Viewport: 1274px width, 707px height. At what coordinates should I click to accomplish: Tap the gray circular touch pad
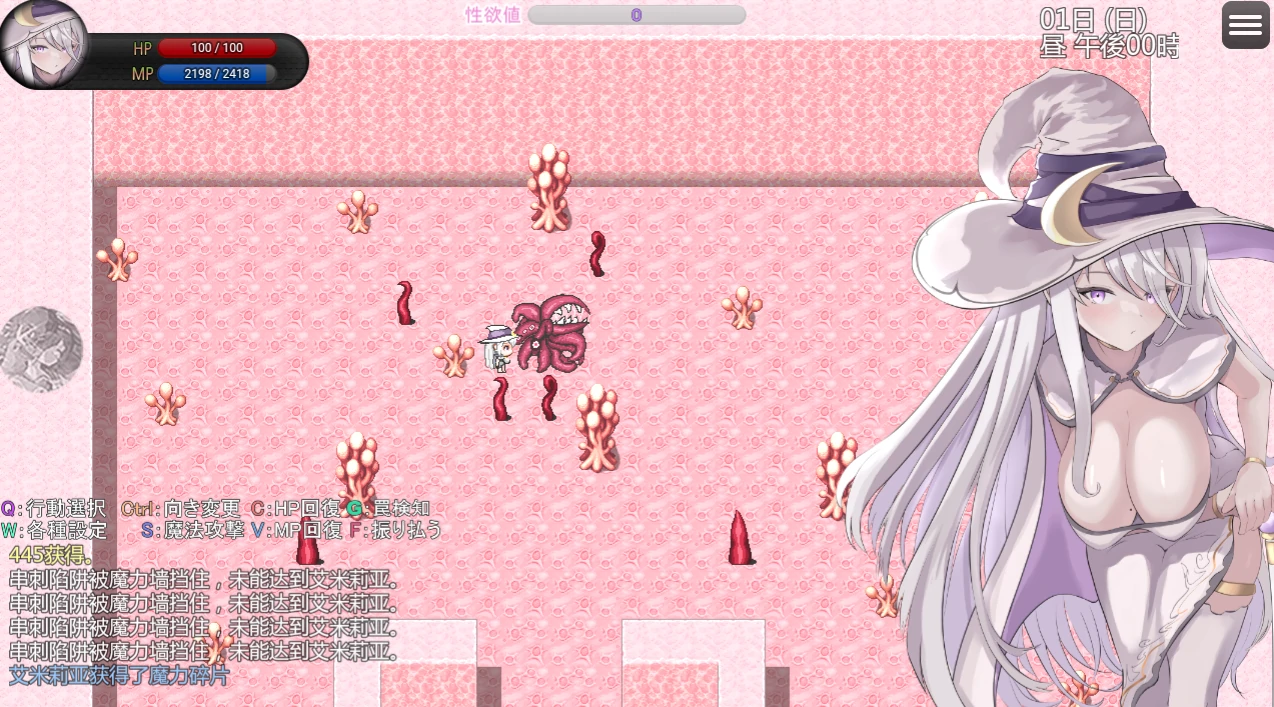[41, 349]
